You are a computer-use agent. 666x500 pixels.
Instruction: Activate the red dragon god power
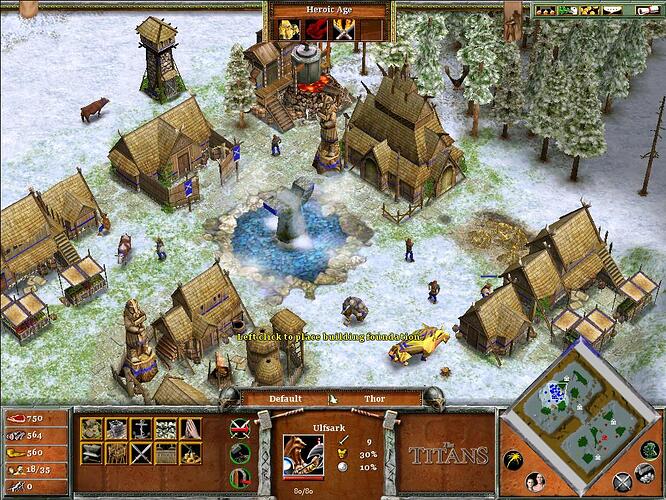[x=317, y=30]
